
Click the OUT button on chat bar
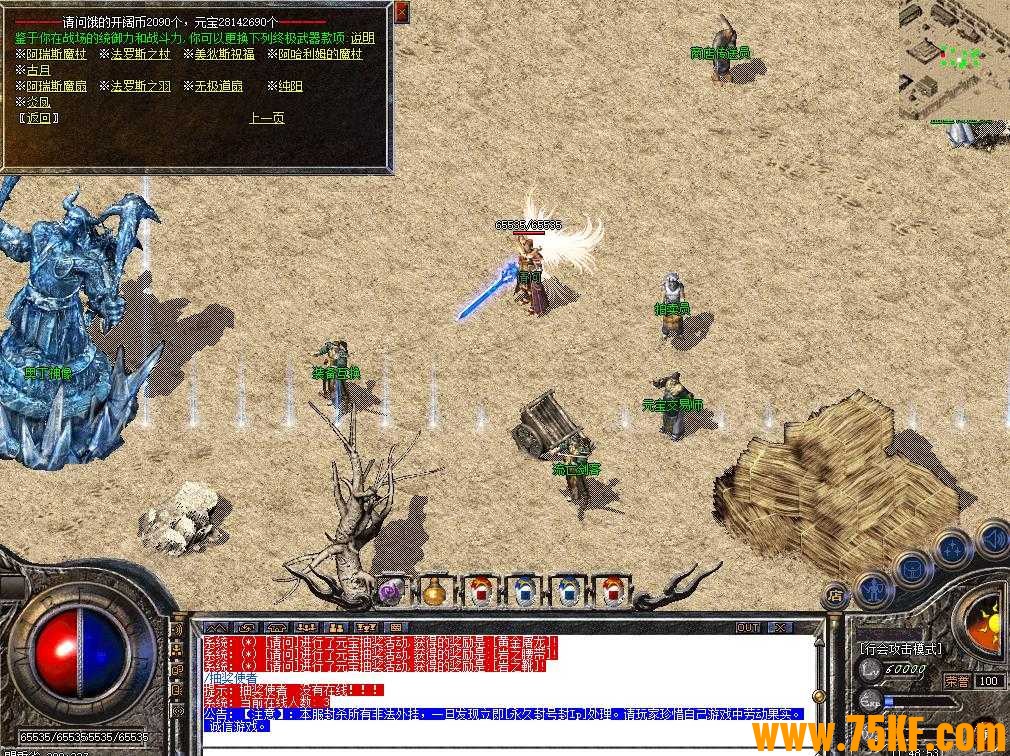pos(747,628)
